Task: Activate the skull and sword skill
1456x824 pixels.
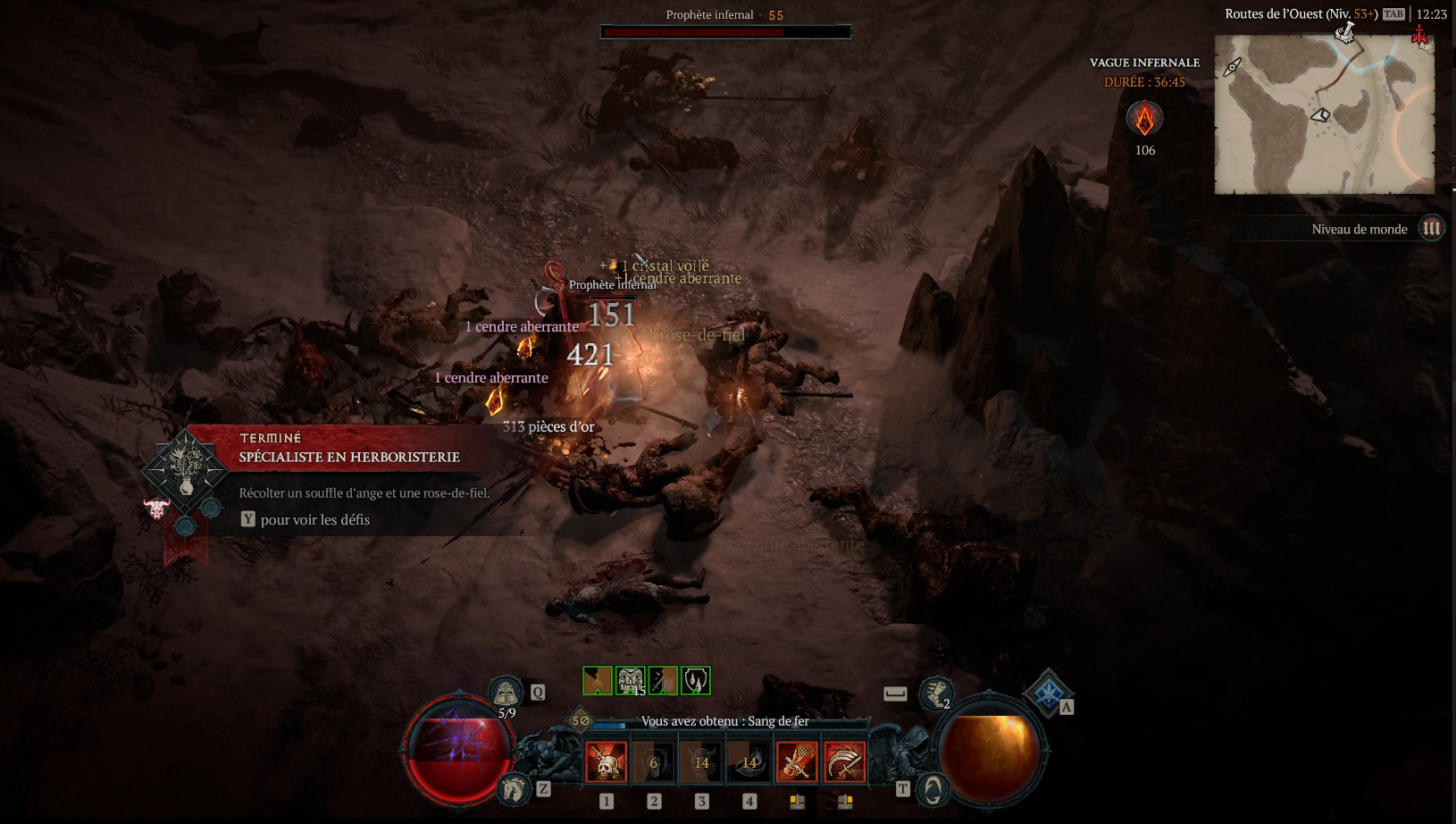Action: pyautogui.click(x=607, y=762)
